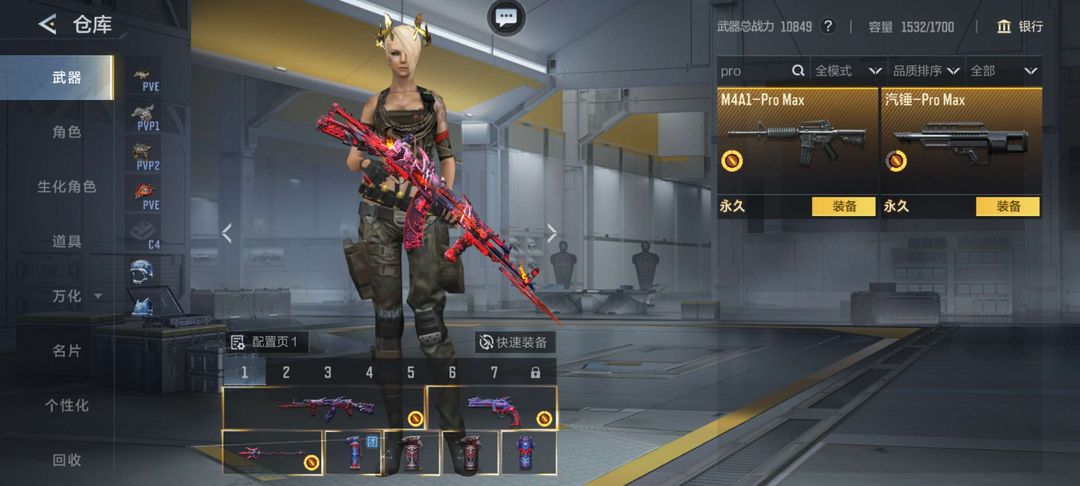1080x486 pixels.
Task: Equip the M4A1-Pro Max rifle
Action: click(x=844, y=207)
